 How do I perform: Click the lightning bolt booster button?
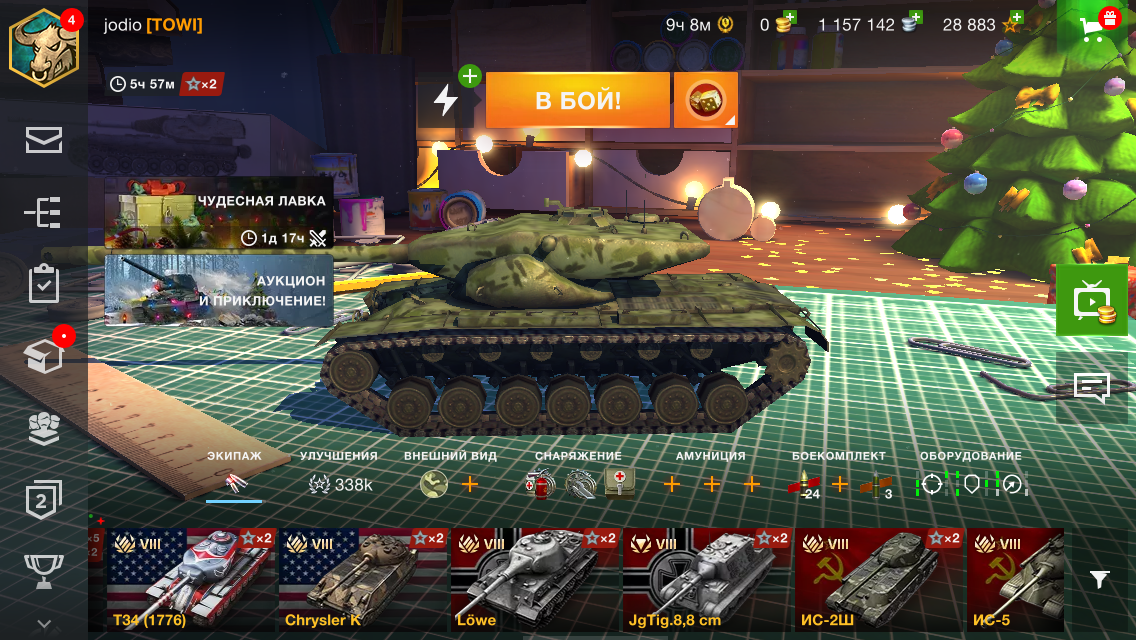[445, 100]
